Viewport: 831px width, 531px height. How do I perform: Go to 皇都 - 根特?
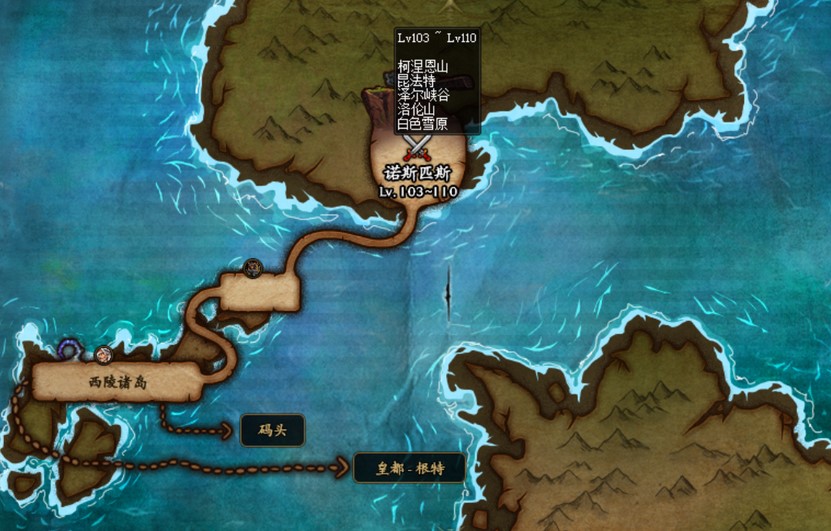pyautogui.click(x=410, y=467)
